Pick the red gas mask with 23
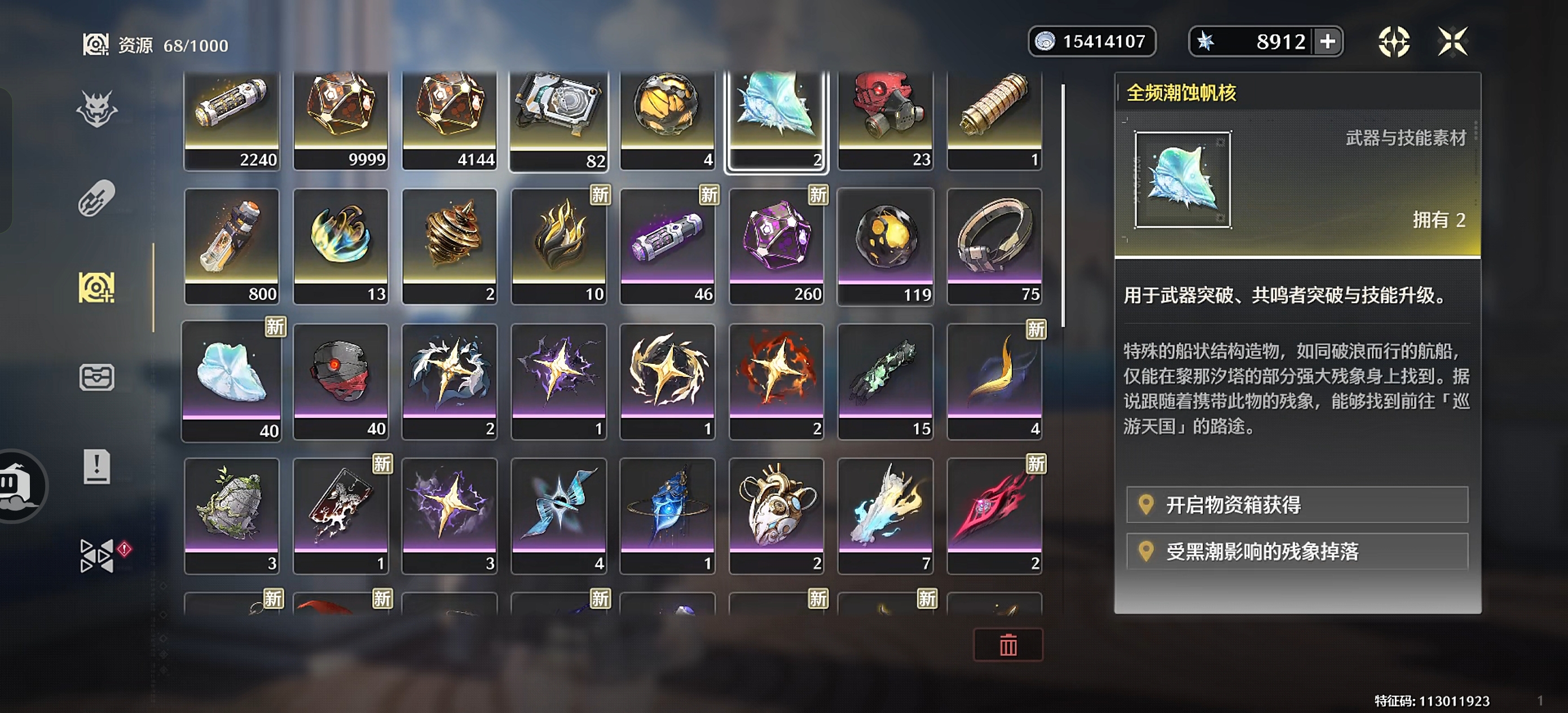Viewport: 1568px width, 713px height. pos(886,118)
